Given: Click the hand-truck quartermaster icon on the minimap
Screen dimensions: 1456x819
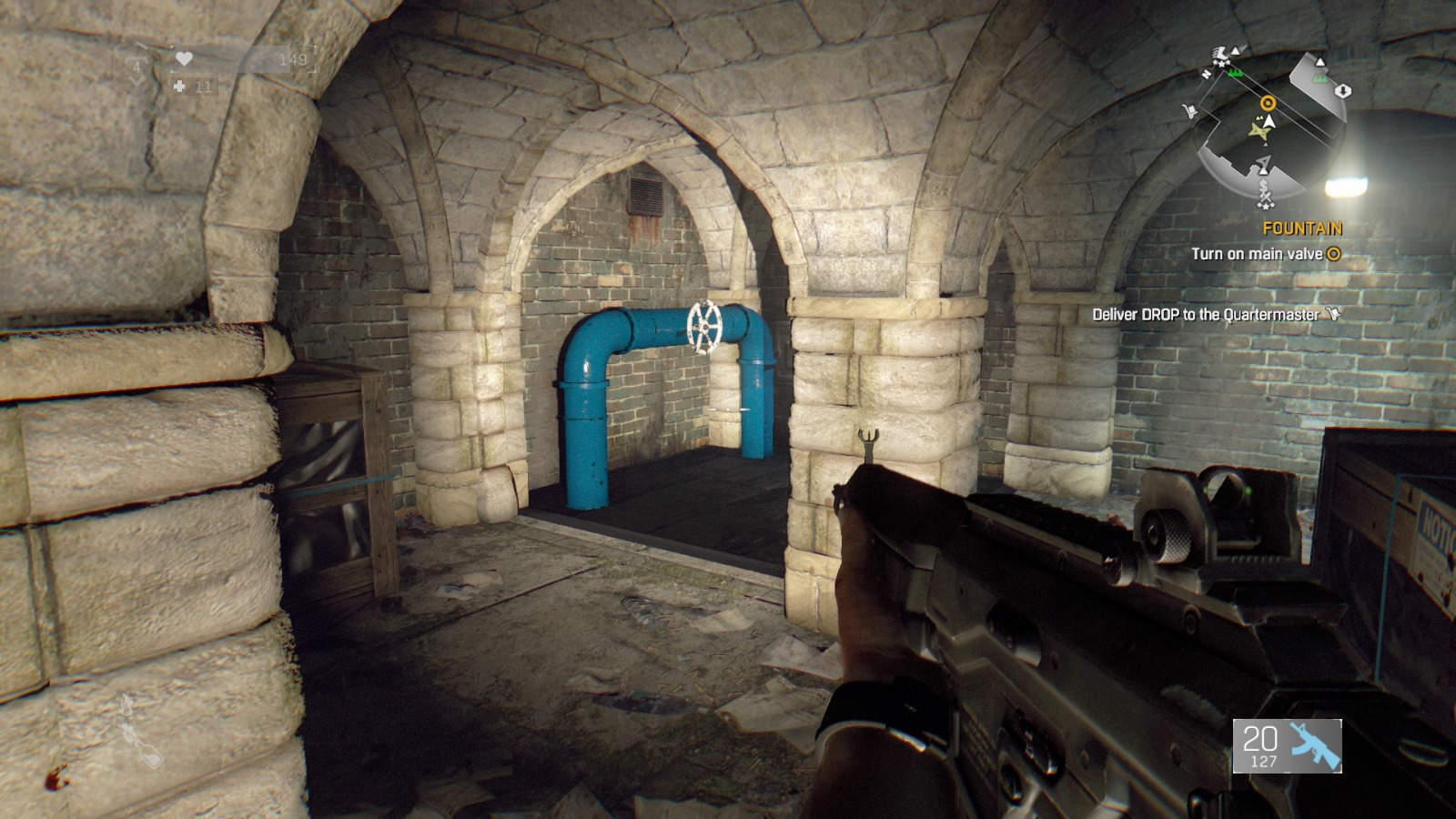Looking at the screenshot, I should point(1190,109).
